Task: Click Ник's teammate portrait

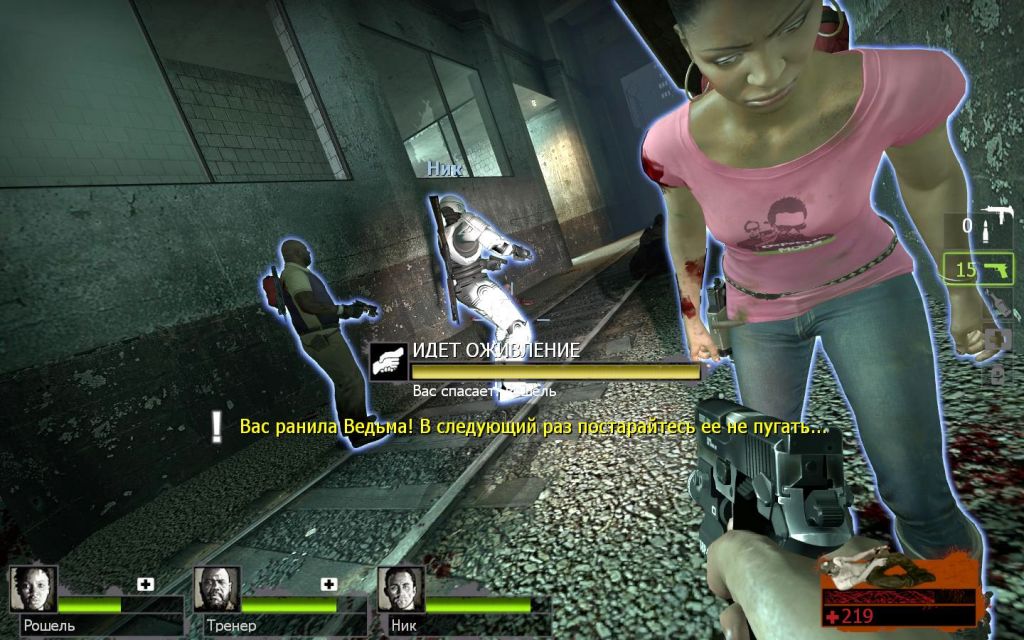Action: pyautogui.click(x=402, y=590)
